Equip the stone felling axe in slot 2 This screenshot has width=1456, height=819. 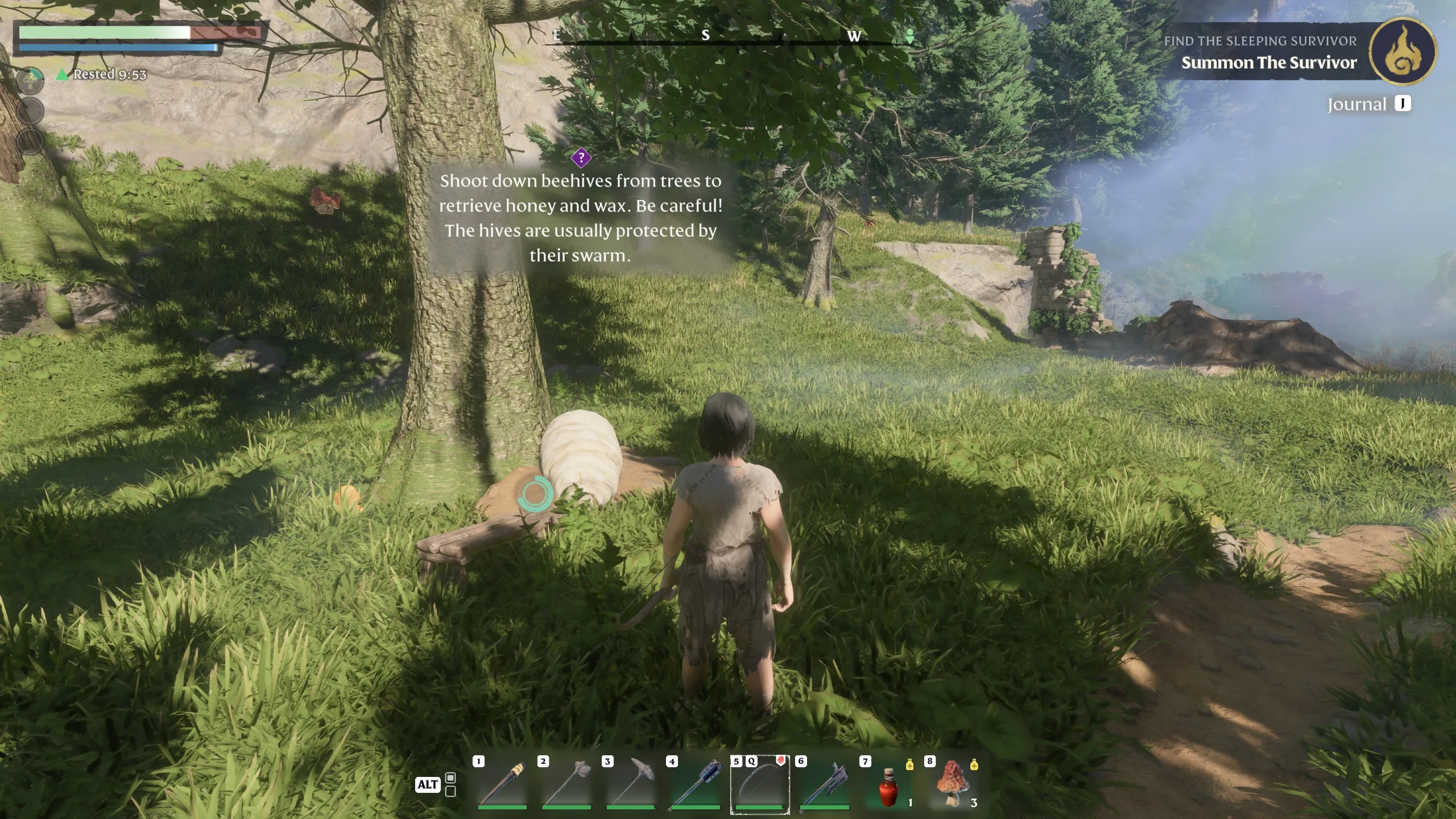[x=567, y=785]
